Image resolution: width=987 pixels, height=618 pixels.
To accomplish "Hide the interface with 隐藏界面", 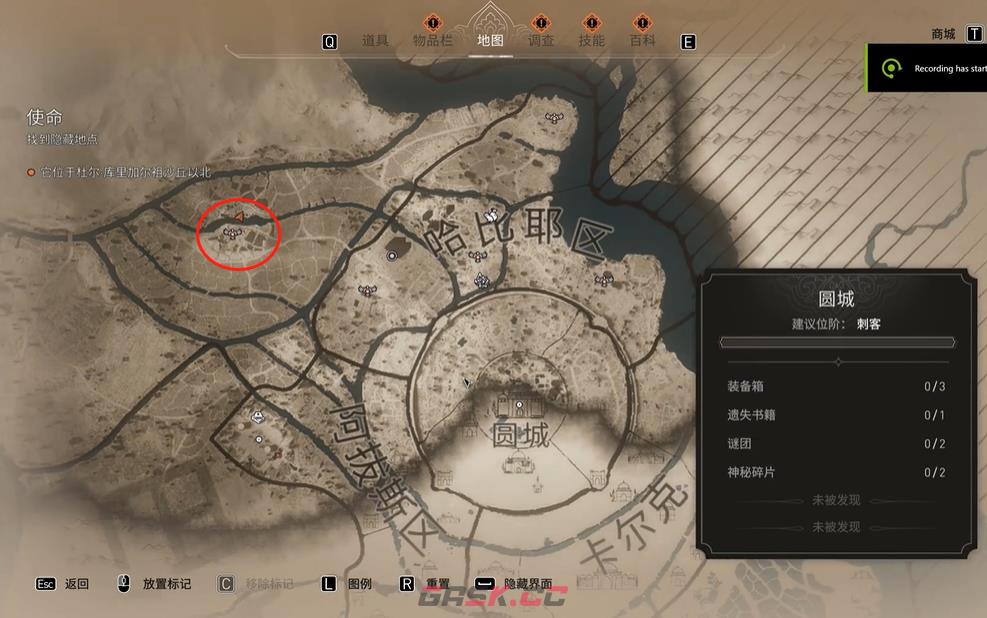I will click(527, 584).
